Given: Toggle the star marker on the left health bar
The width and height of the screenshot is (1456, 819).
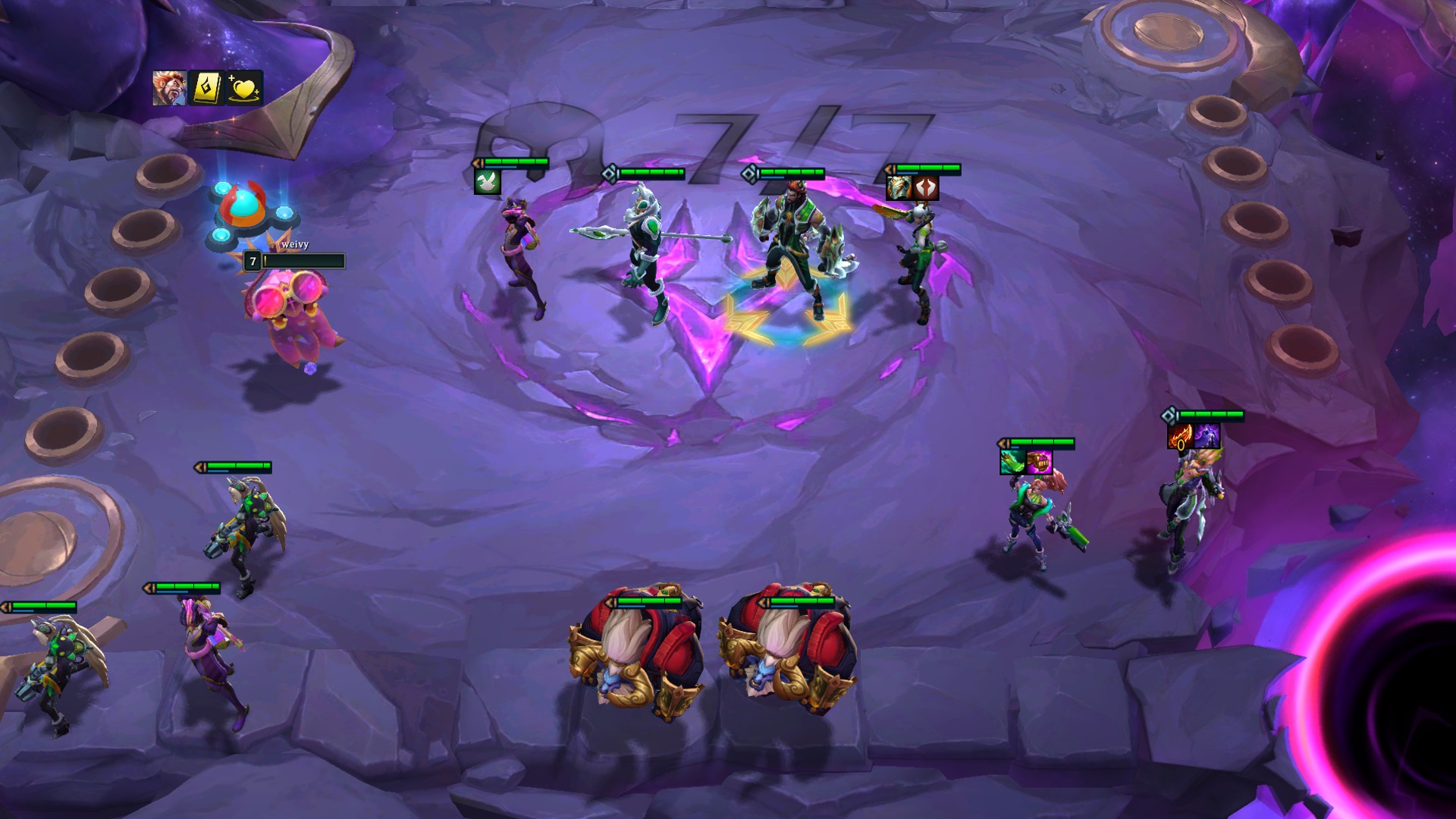Looking at the screenshot, I should [6, 607].
